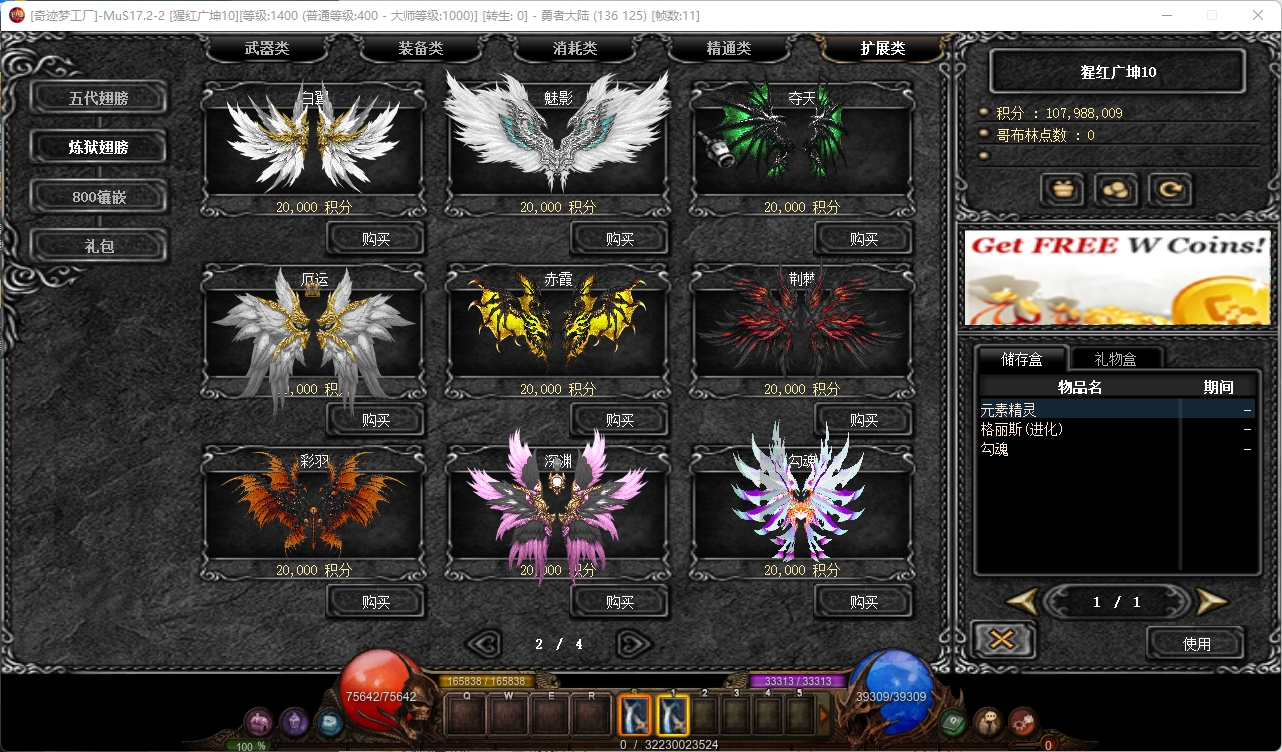Select the 消耗类 tab
The height and width of the screenshot is (752, 1282).
(575, 48)
